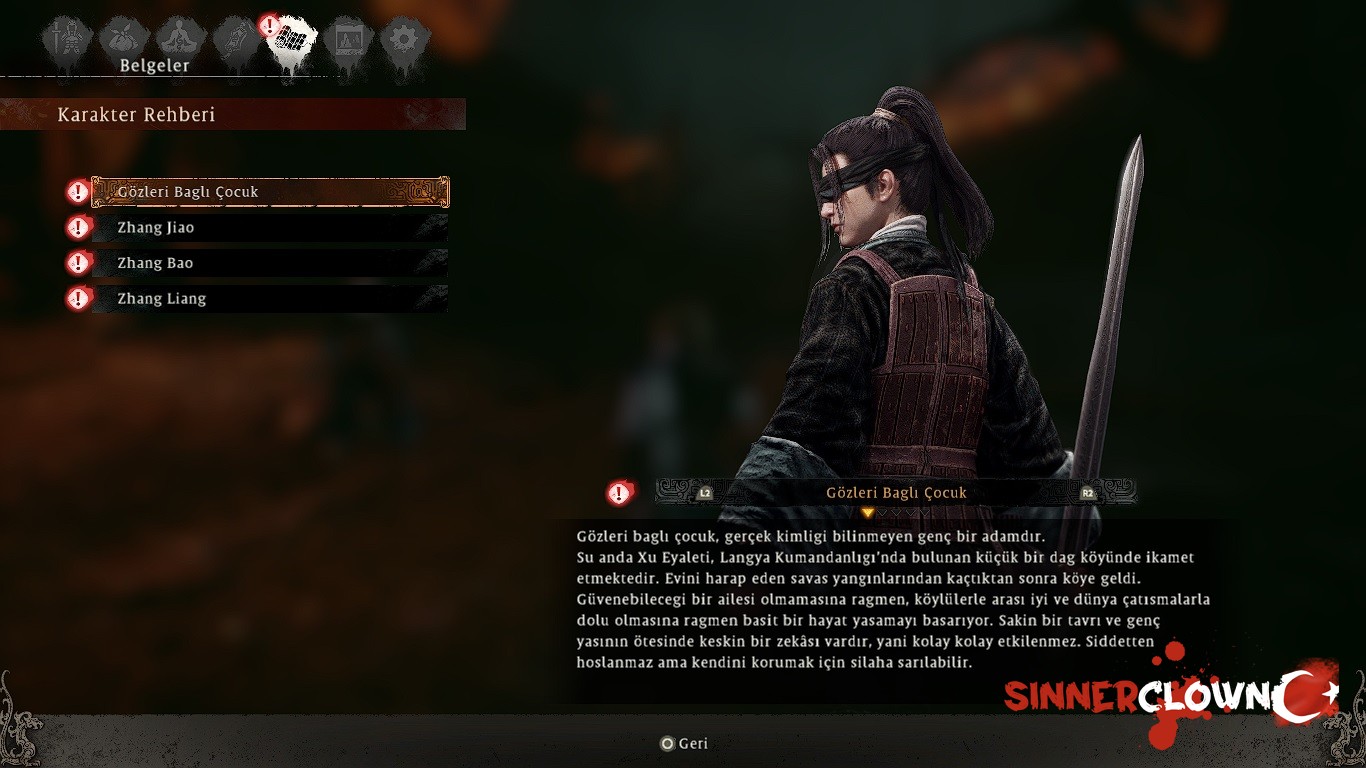
Task: Choose Zhang Jiao from the character list
Action: (x=270, y=228)
